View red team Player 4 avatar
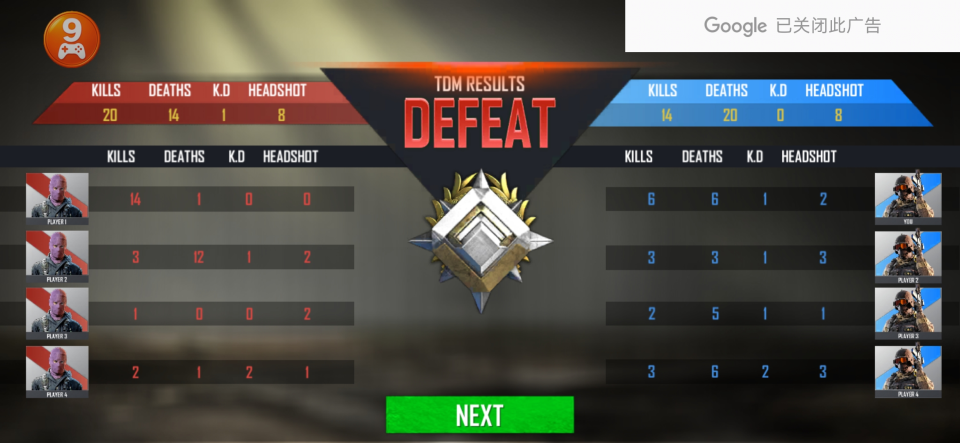 click(57, 371)
